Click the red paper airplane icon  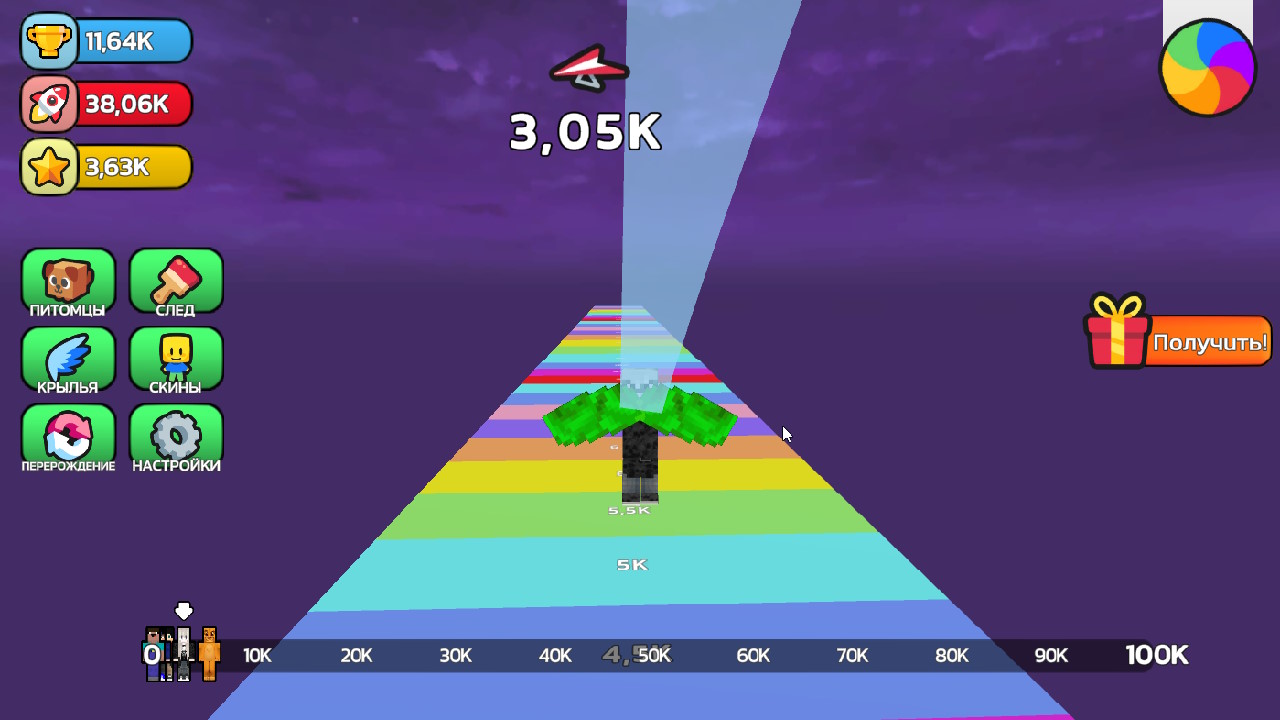coord(587,68)
